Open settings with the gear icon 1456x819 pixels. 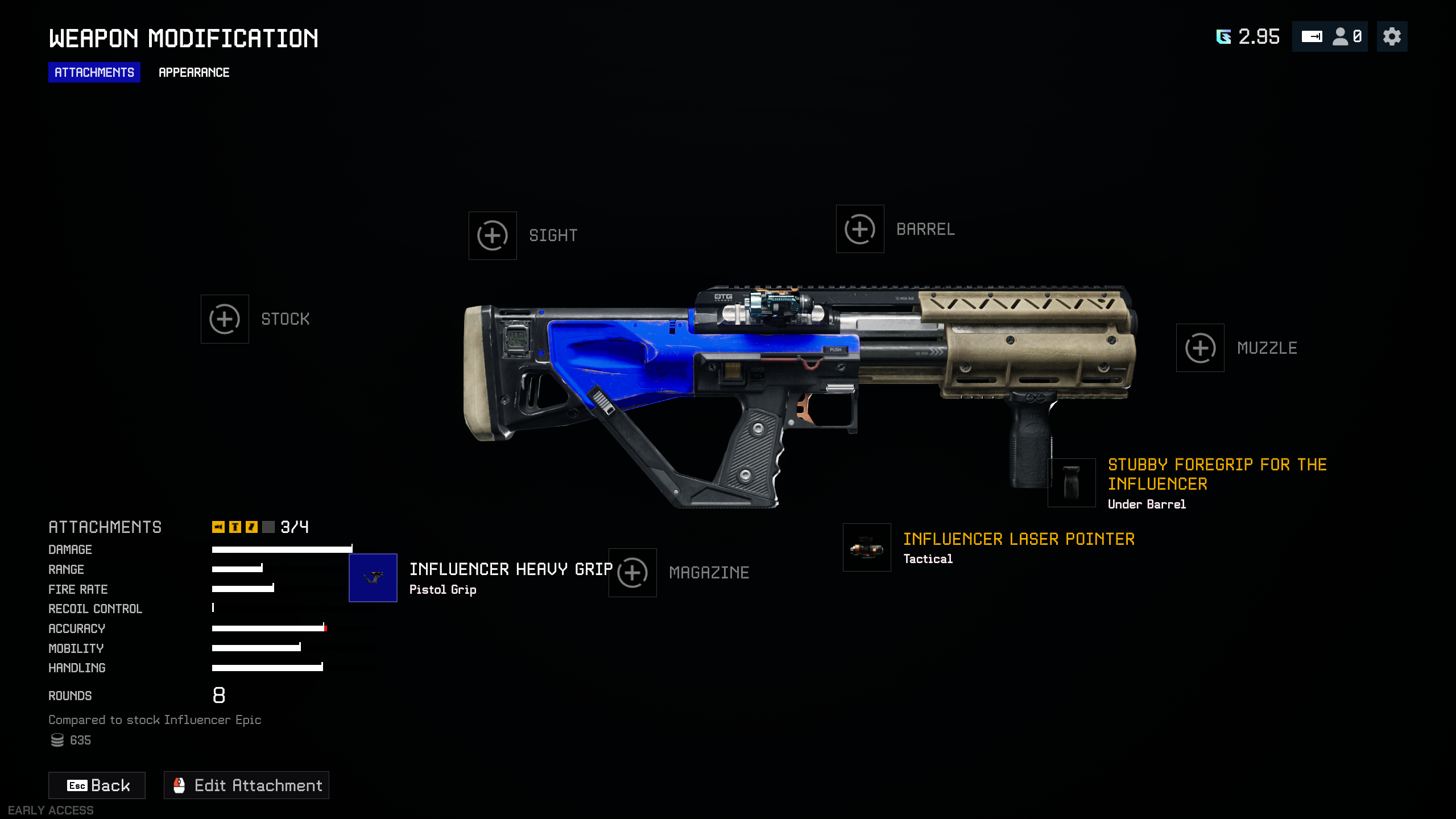click(x=1392, y=37)
